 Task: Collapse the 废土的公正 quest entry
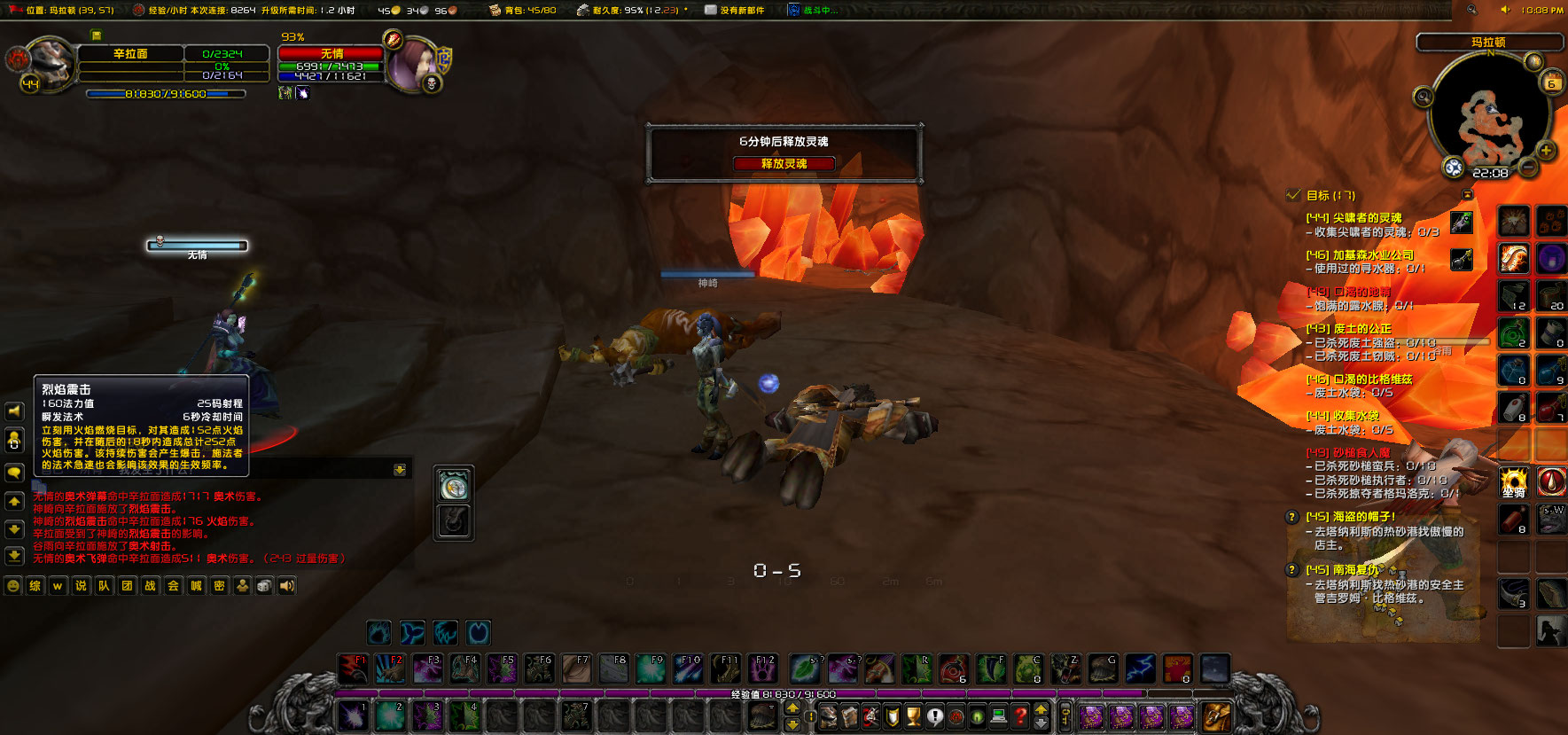[1346, 328]
